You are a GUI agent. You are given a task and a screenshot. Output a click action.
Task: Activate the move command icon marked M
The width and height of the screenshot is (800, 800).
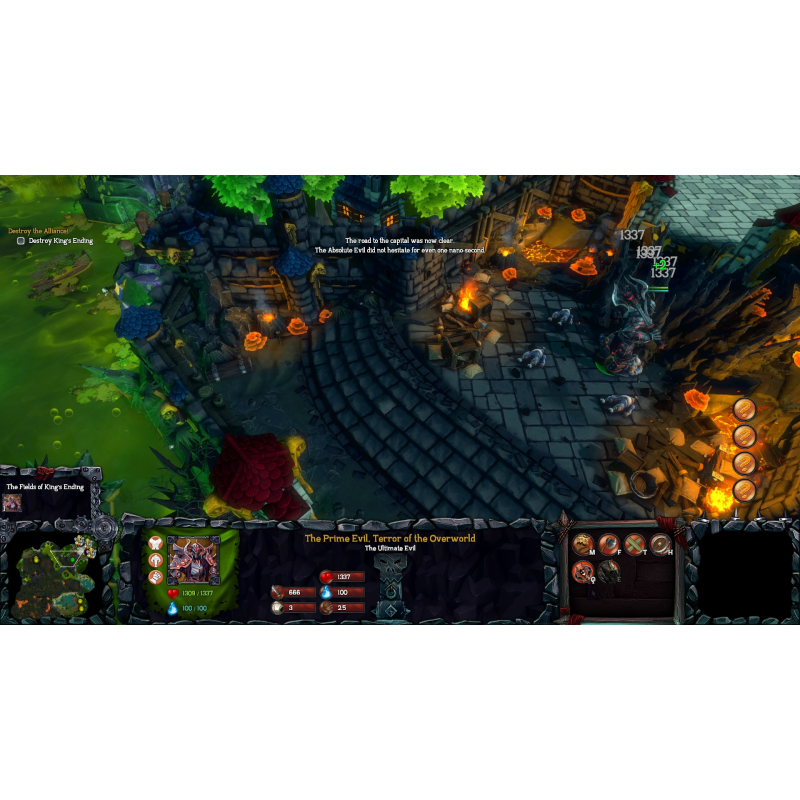tap(582, 544)
